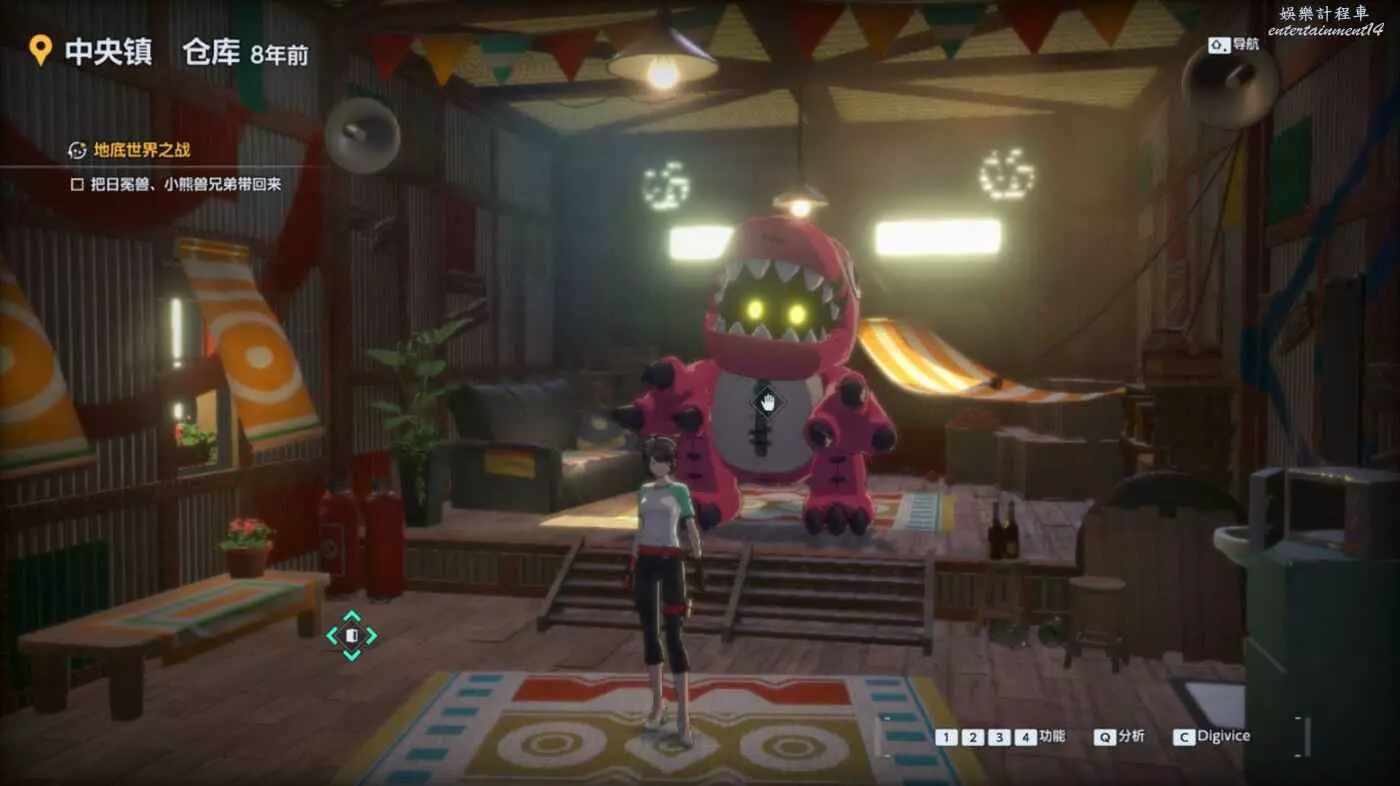Select the 把日冕兽、小熊兽兄弟带回来 objective

185,184
